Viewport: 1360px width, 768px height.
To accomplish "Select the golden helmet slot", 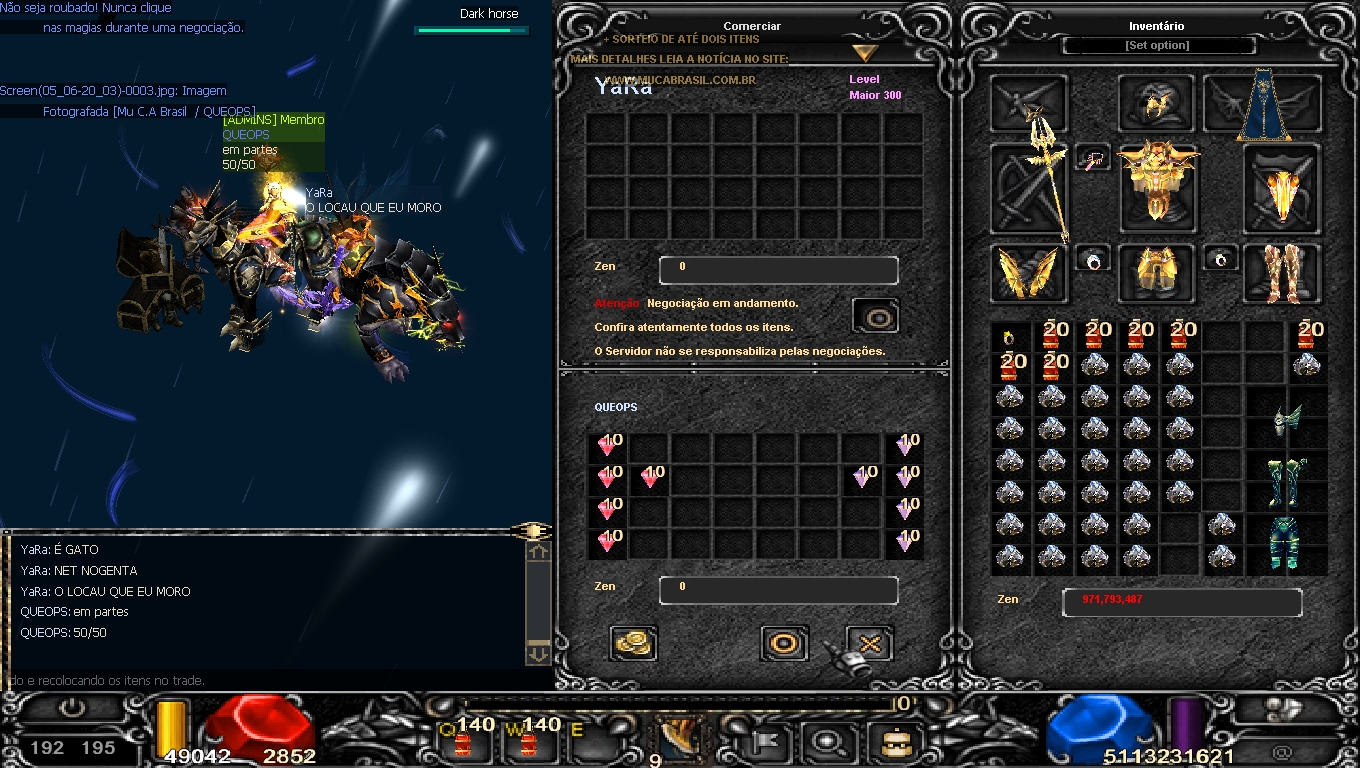I will 1156,103.
